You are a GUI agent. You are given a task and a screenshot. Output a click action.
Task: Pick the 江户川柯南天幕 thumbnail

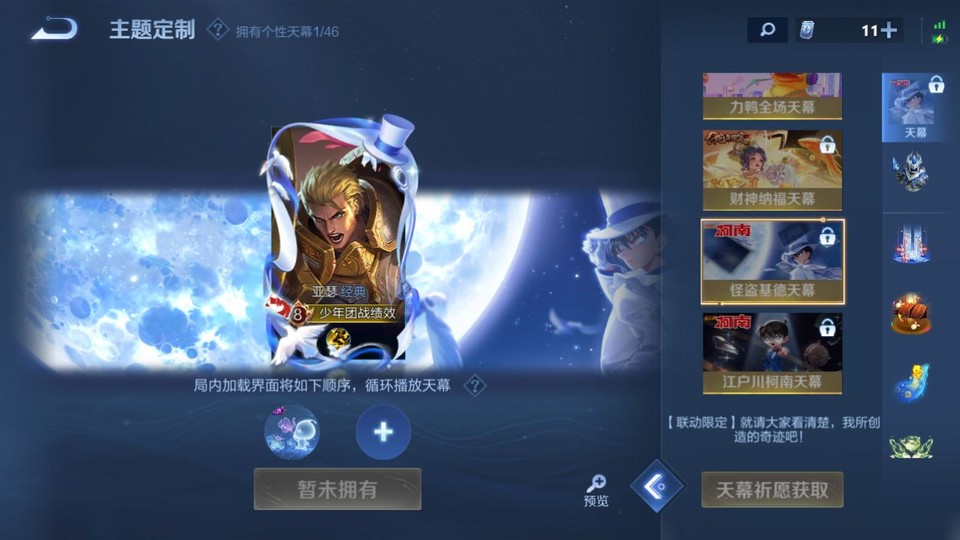click(x=772, y=353)
